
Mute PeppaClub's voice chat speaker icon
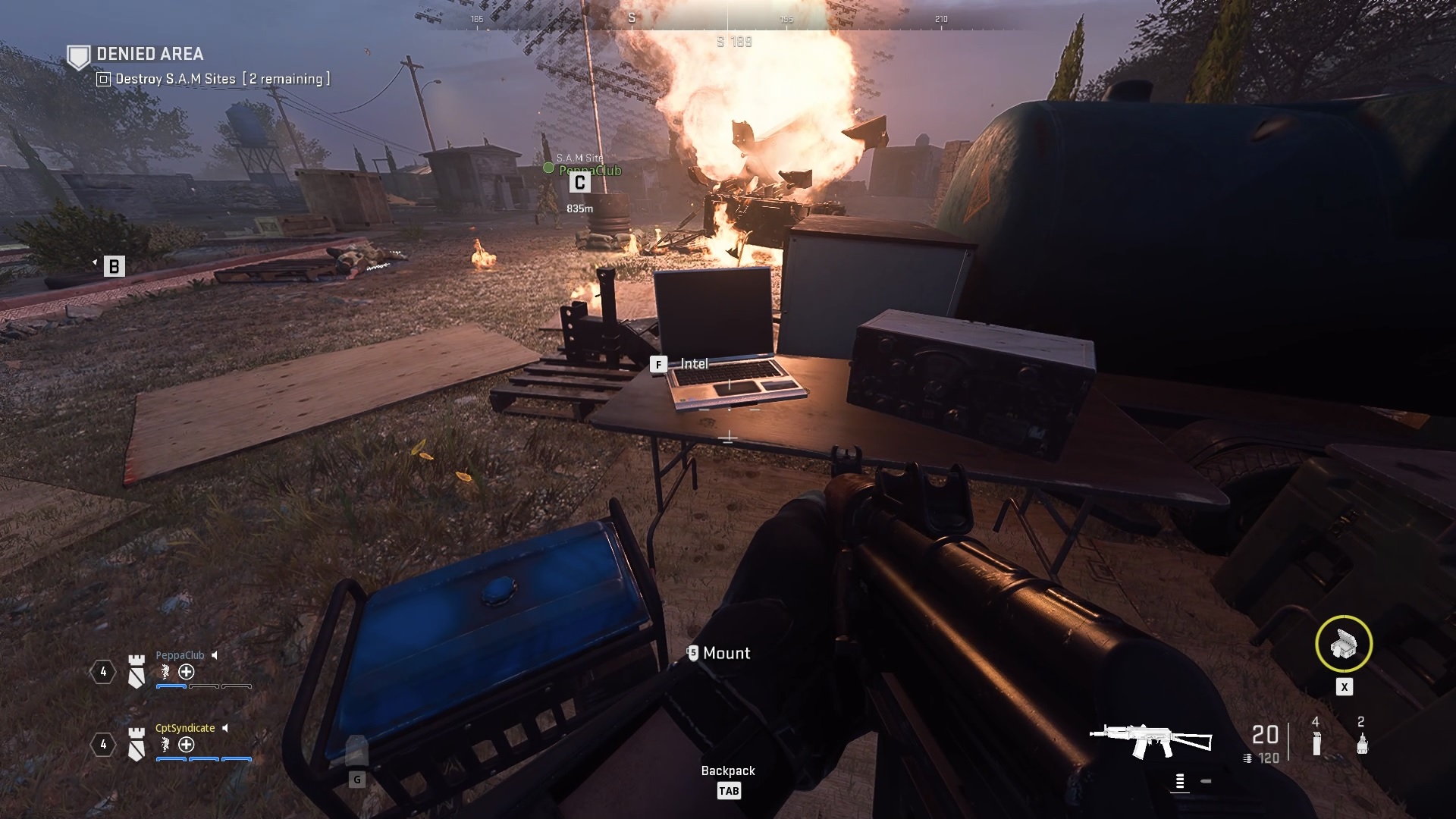click(214, 656)
